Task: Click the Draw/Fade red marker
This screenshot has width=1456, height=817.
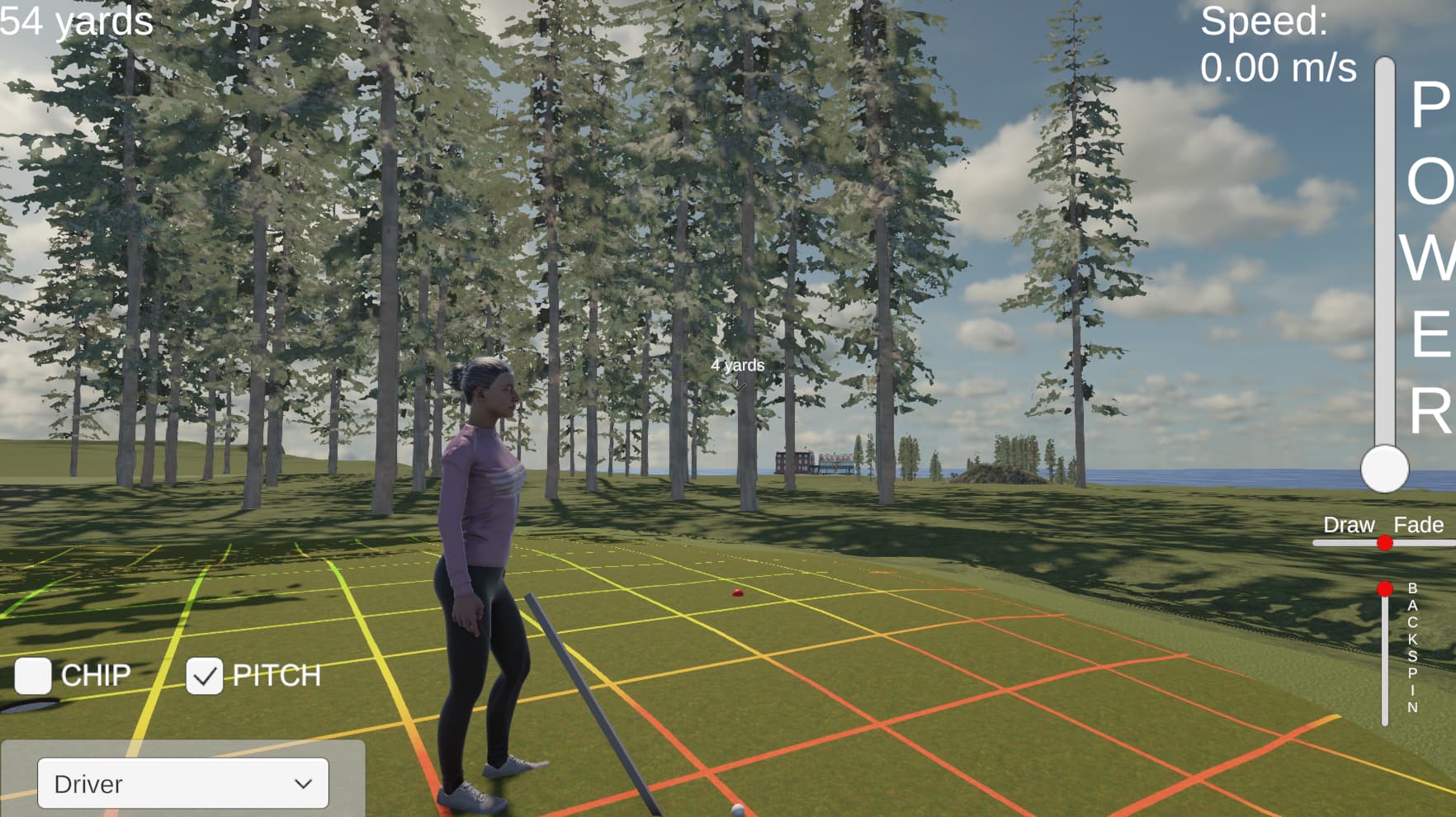Action: [x=1384, y=543]
